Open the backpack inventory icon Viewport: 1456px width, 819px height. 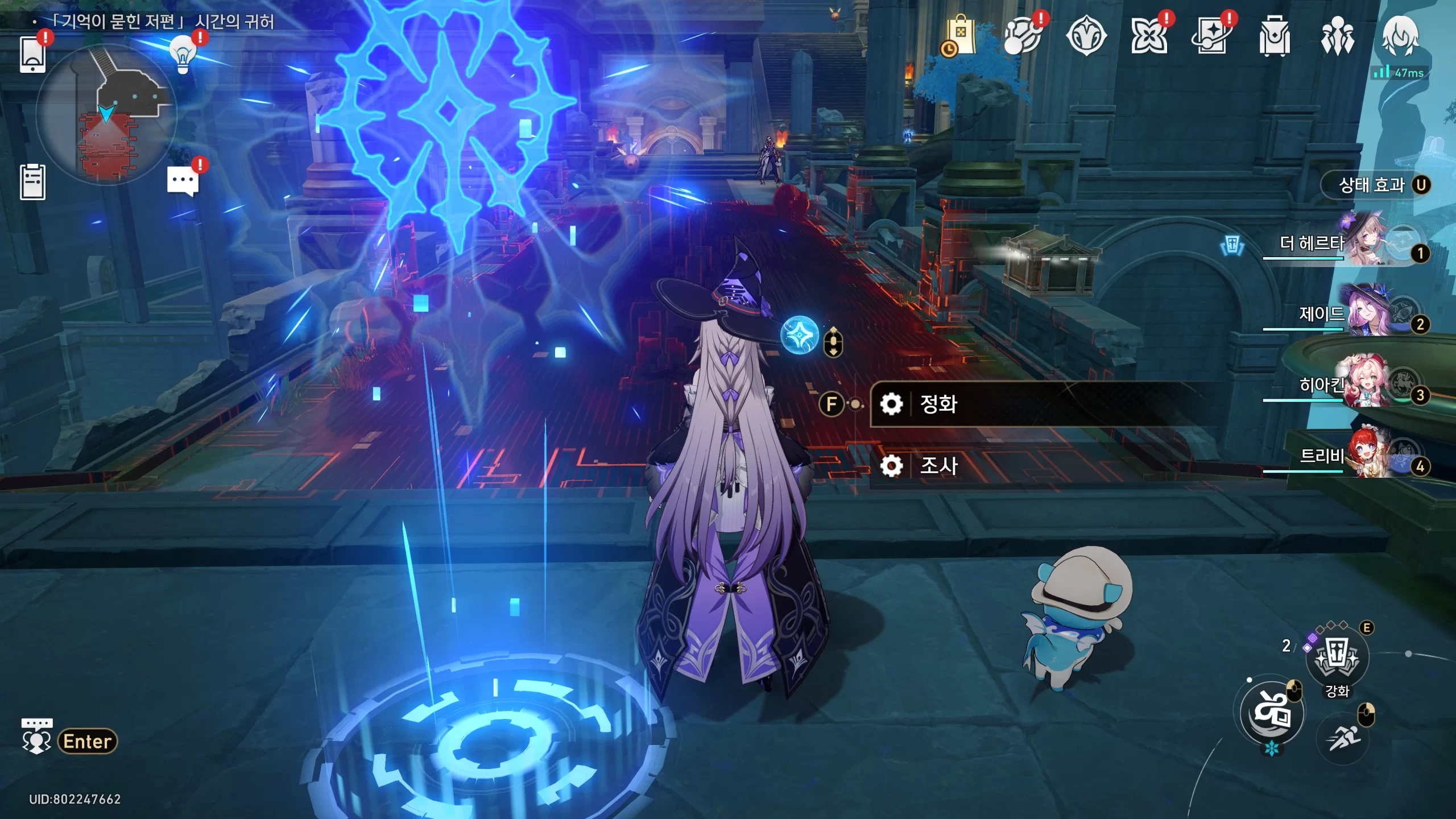point(1274,36)
